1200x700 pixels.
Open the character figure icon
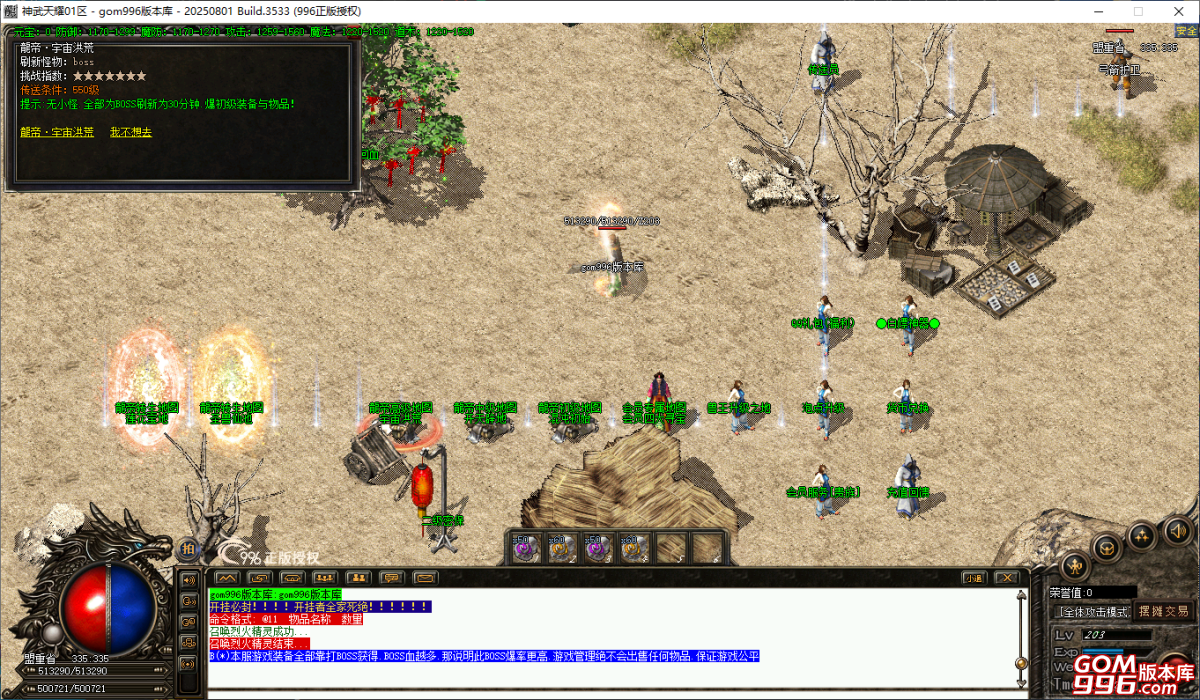tap(1076, 565)
